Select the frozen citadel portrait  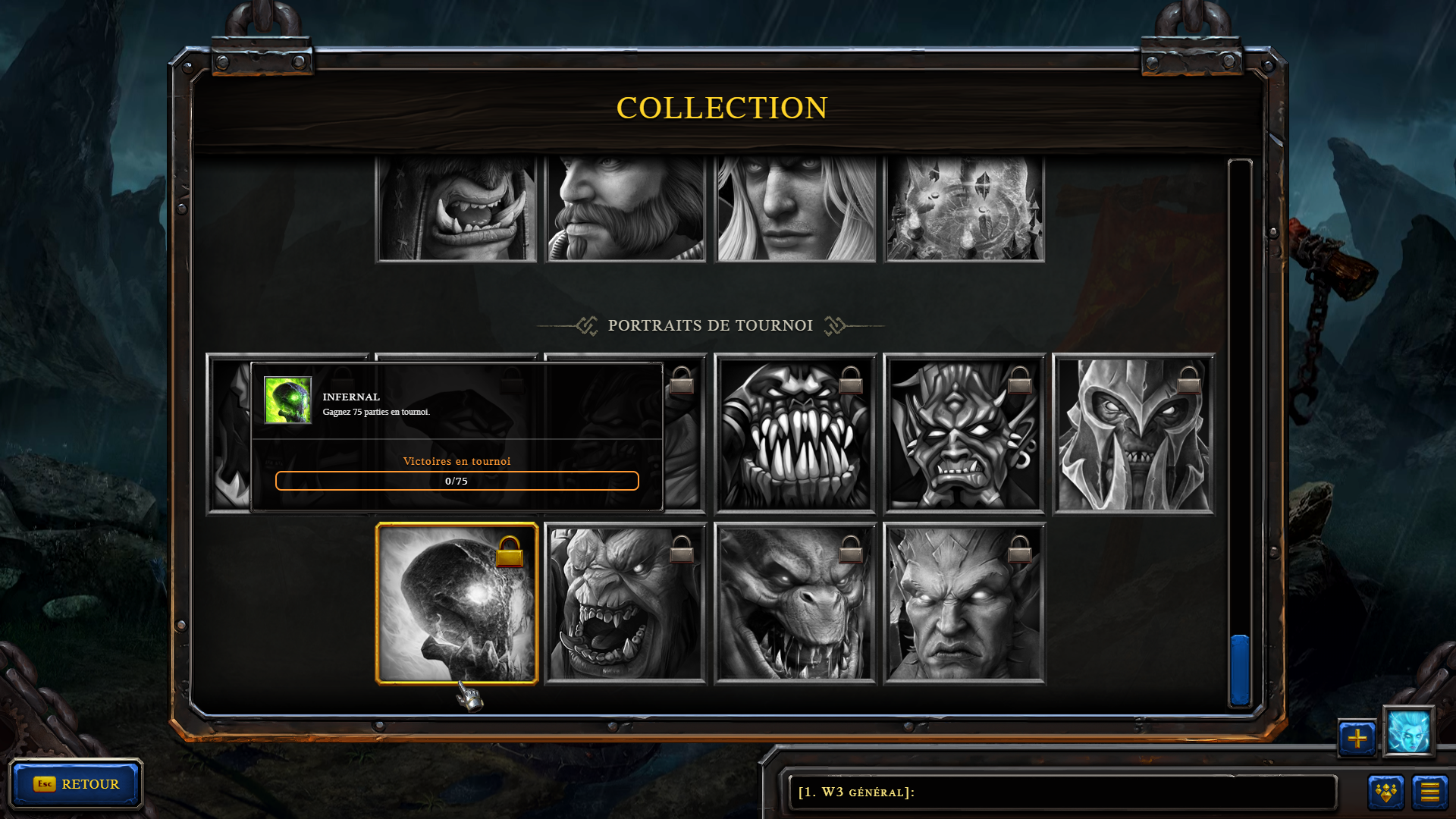pyautogui.click(x=964, y=209)
